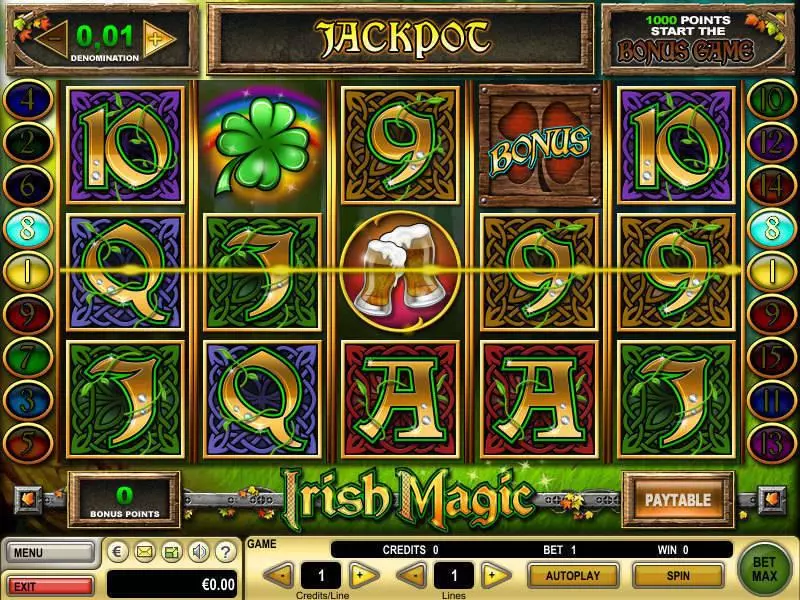Image resolution: width=800 pixels, height=600 pixels.
Task: Select payline 4 on the left side
Action: tap(26, 101)
